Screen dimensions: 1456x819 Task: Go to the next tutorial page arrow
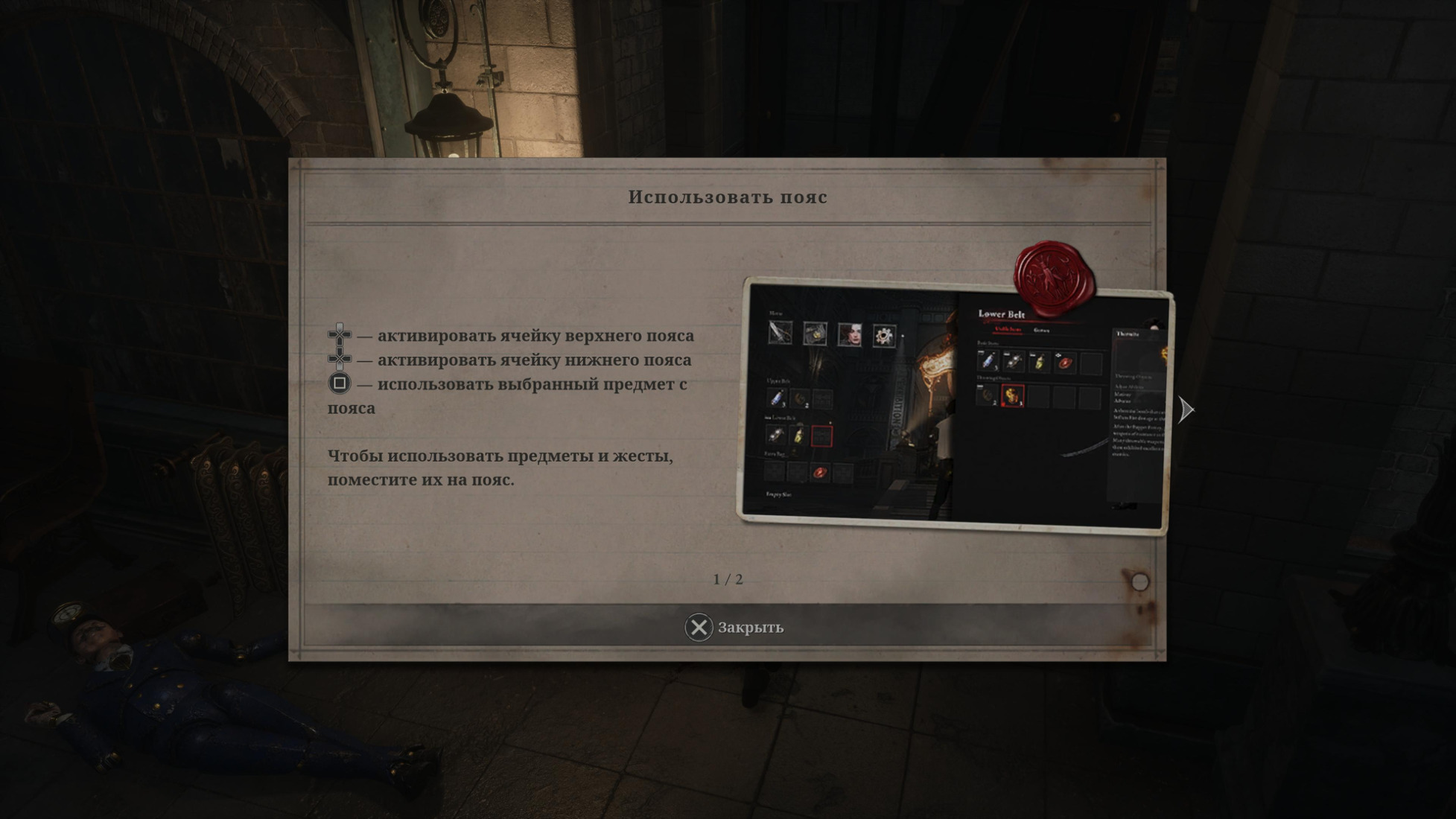1186,409
